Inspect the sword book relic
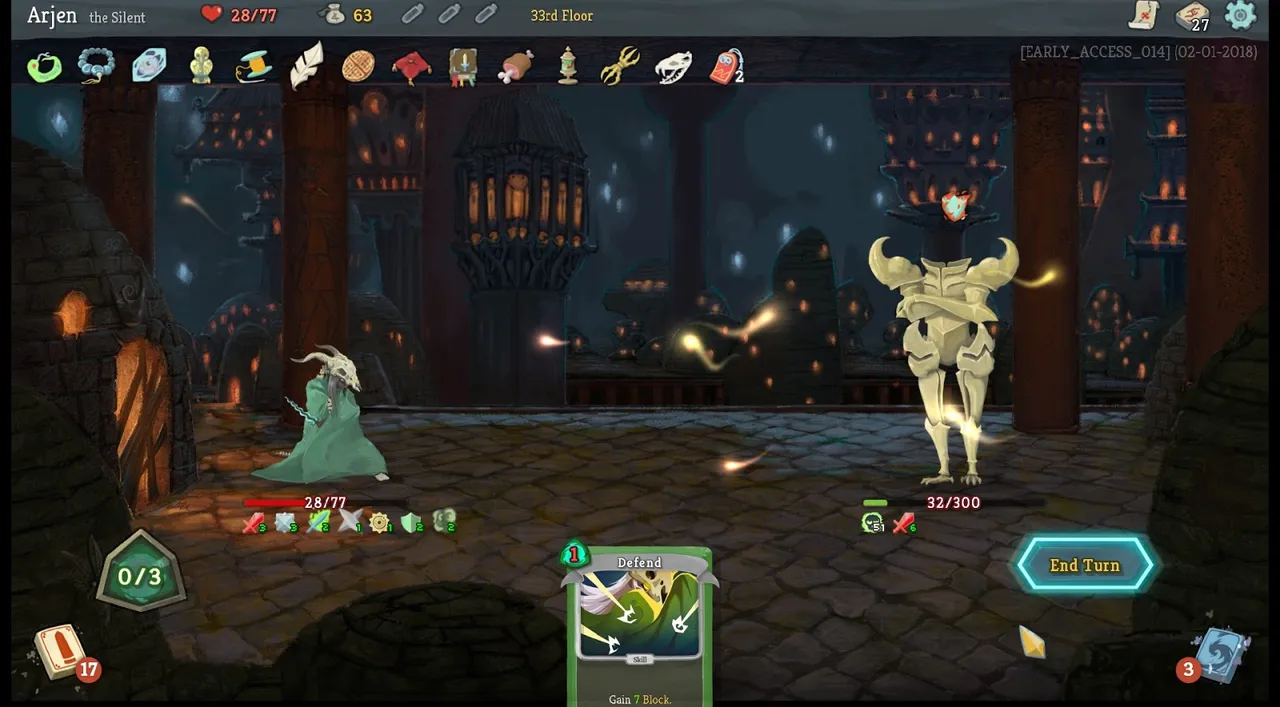 click(x=463, y=67)
